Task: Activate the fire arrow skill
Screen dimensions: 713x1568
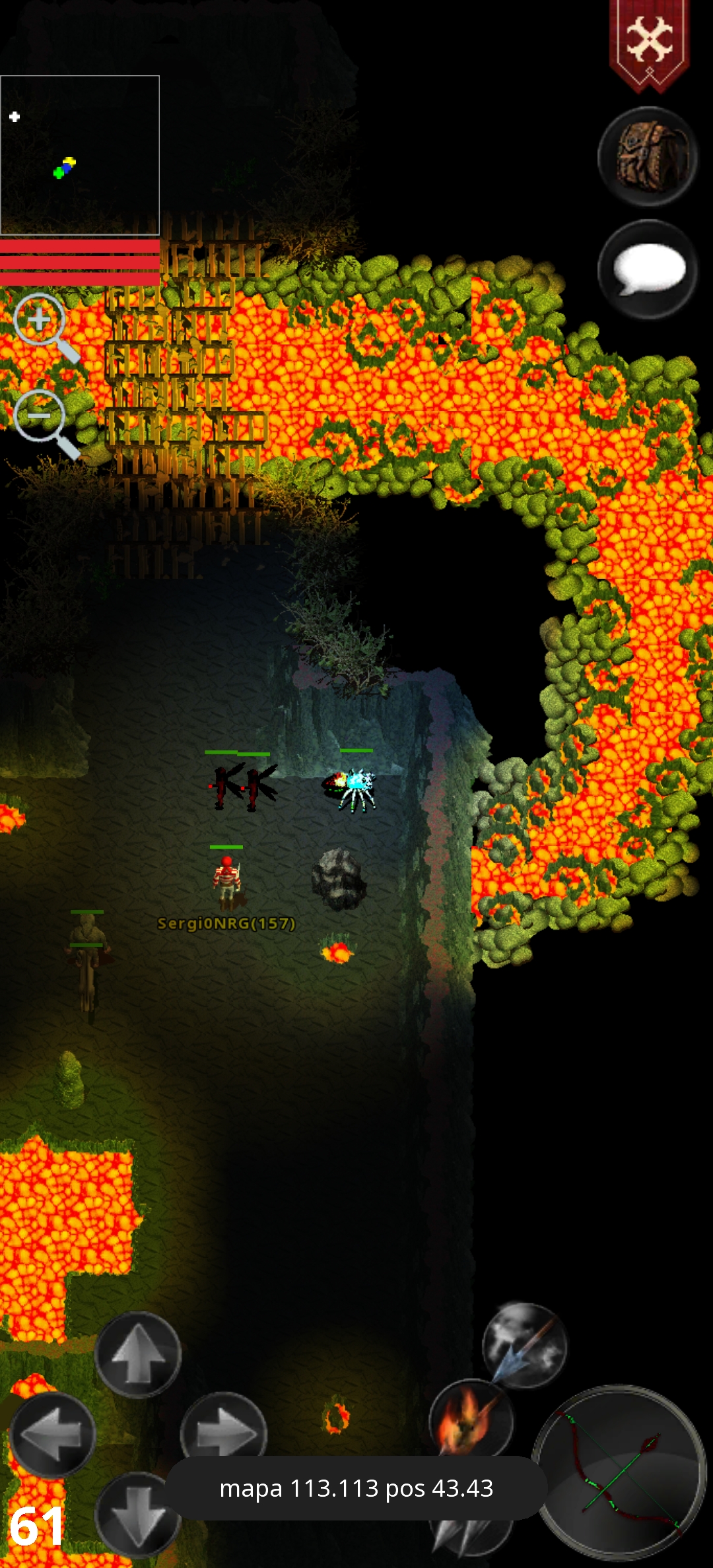Action: [x=470, y=1419]
